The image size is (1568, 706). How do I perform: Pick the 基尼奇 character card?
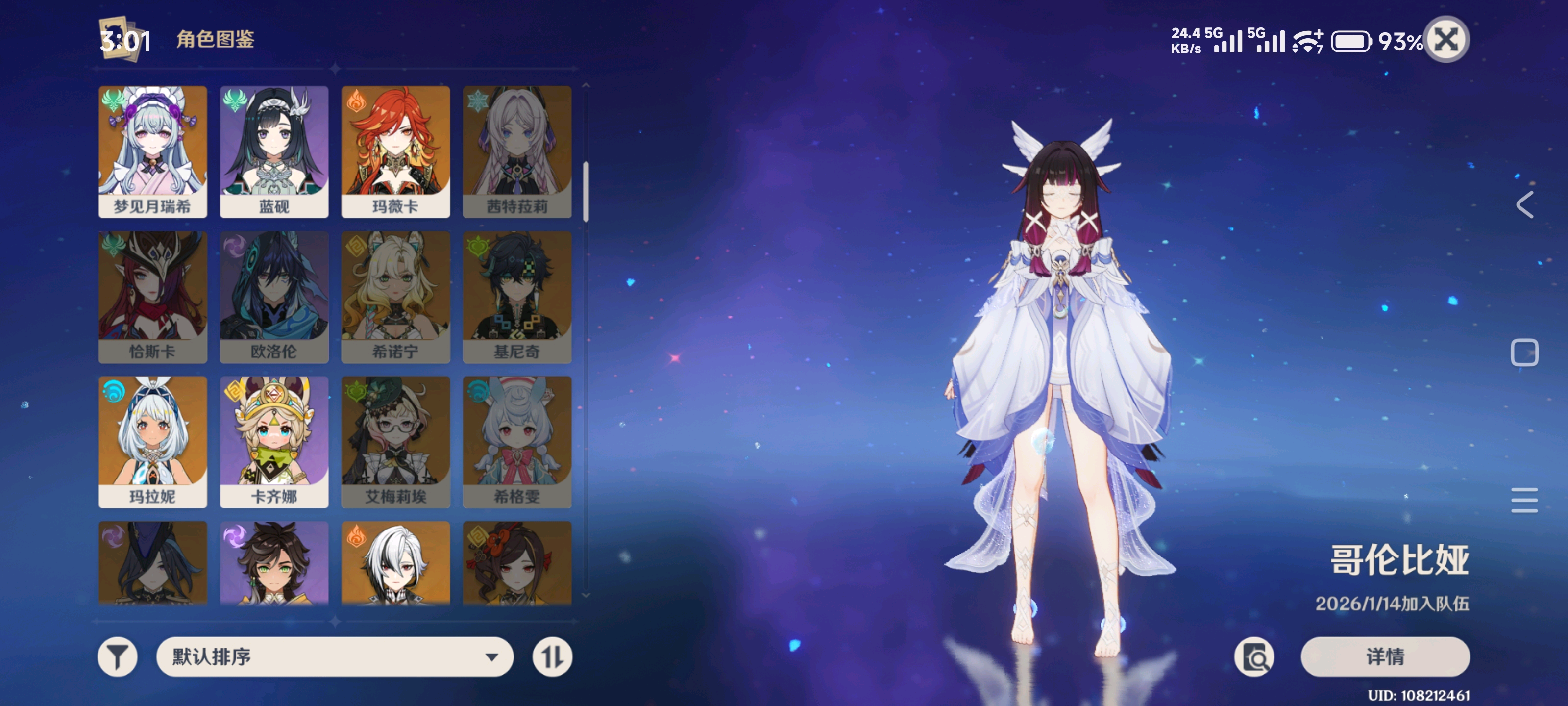[x=517, y=297]
